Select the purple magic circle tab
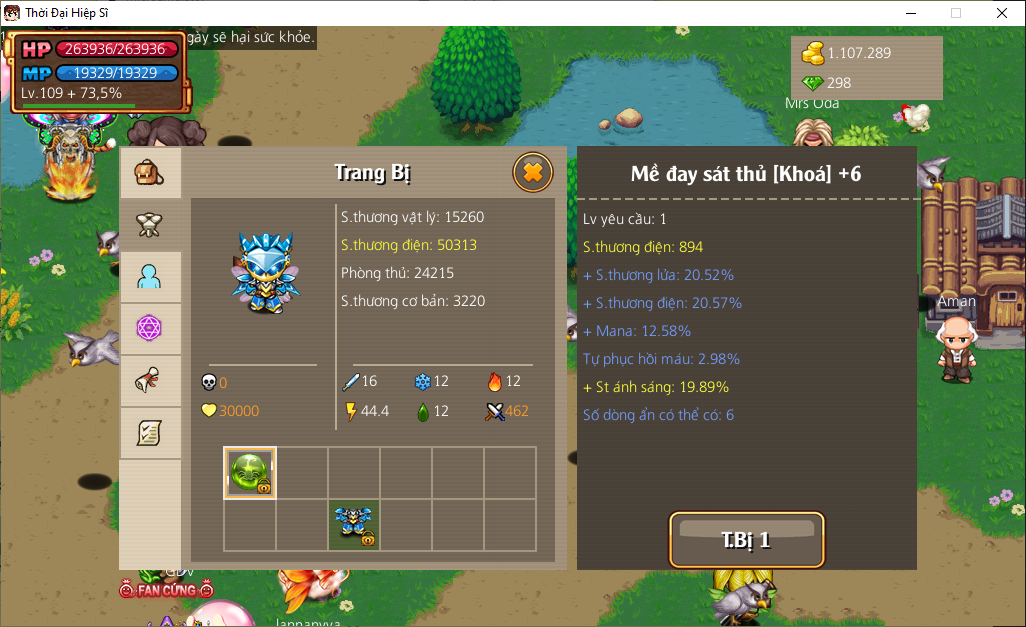This screenshot has width=1026, height=627. coord(150,329)
